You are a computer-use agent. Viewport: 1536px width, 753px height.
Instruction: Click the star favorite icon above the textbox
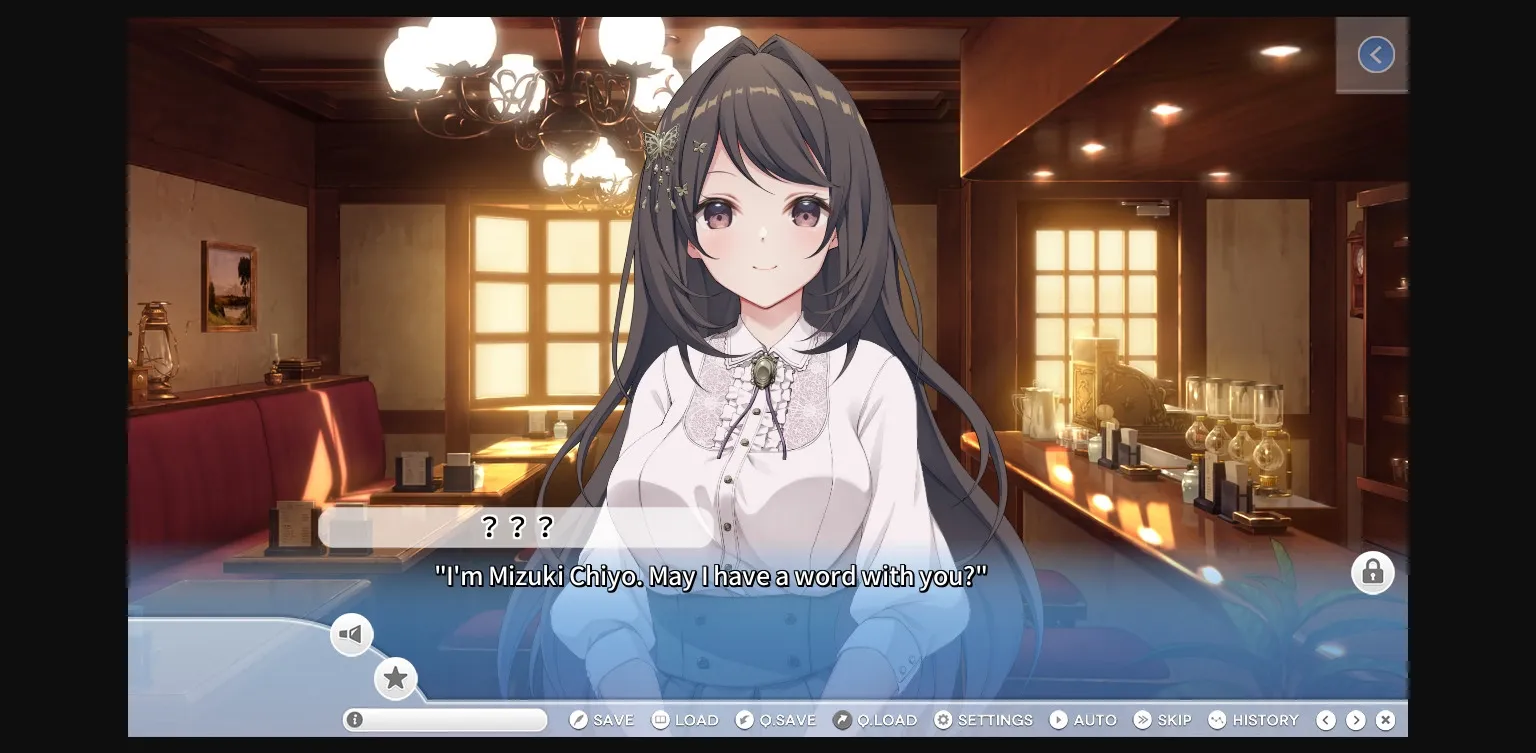tap(396, 678)
